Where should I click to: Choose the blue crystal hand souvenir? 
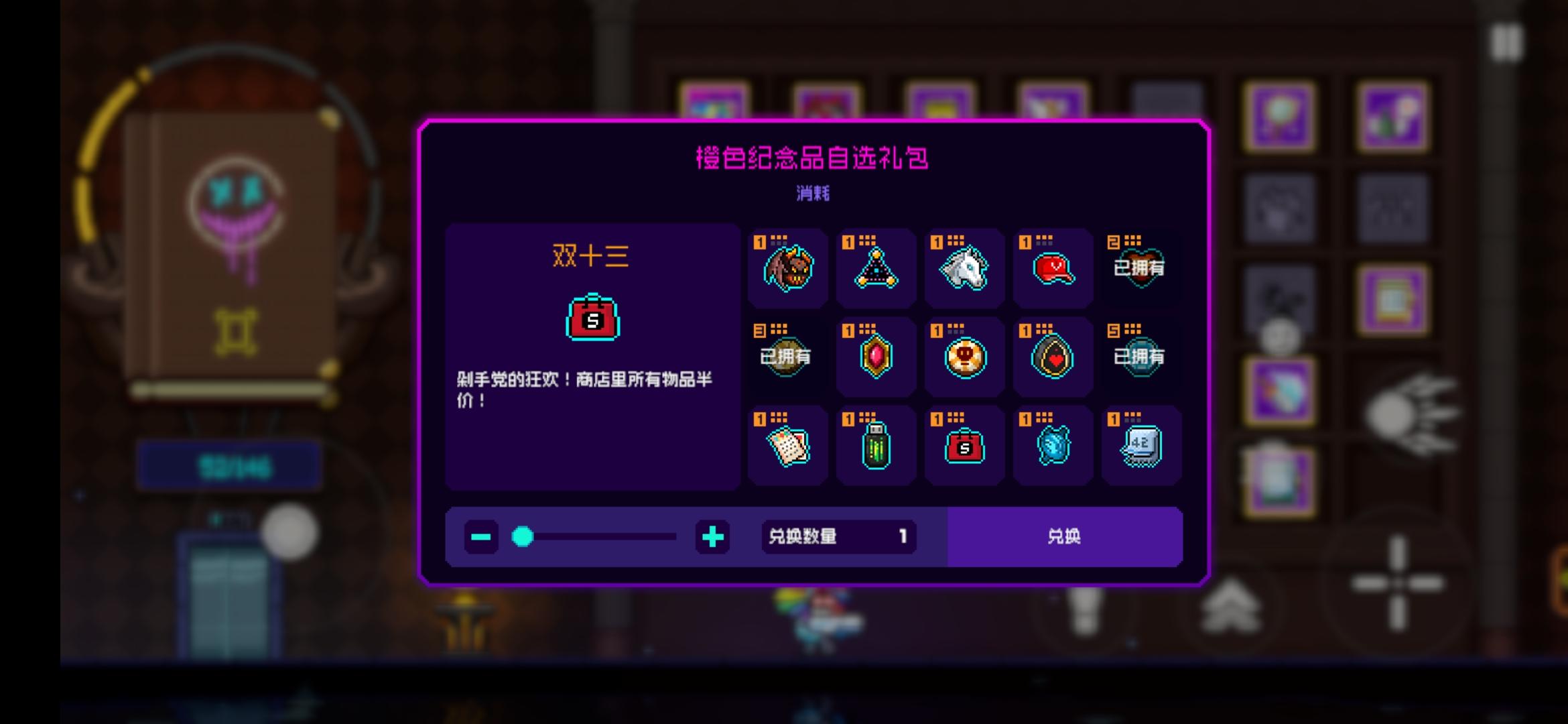(x=1053, y=445)
